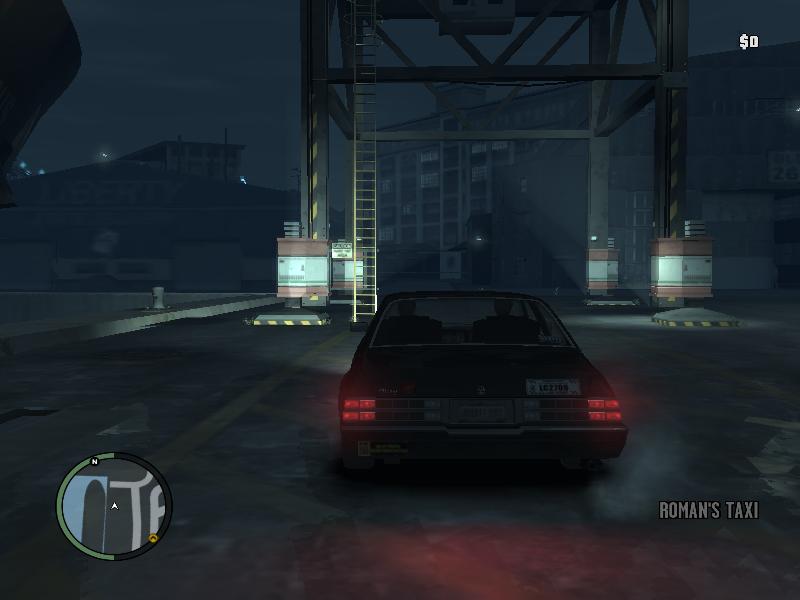Click the north indicator on the radar
This screenshot has height=600, width=800.
click(94, 462)
